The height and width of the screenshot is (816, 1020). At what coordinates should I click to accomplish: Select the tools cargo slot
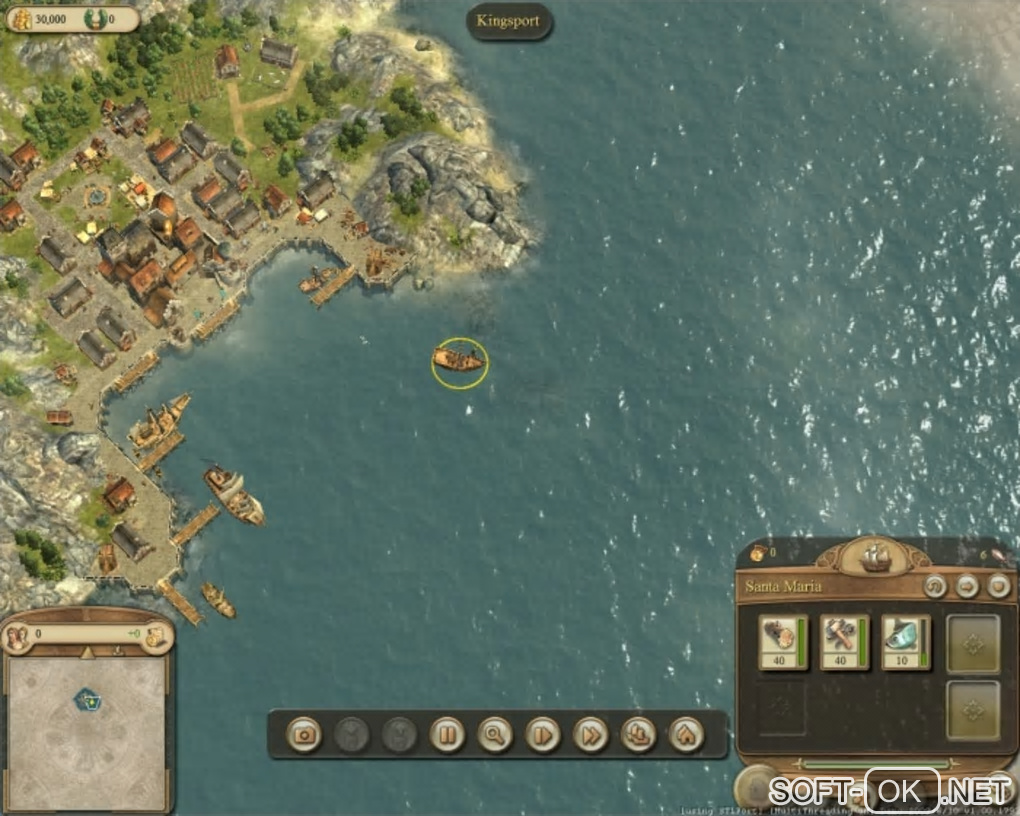[x=845, y=642]
